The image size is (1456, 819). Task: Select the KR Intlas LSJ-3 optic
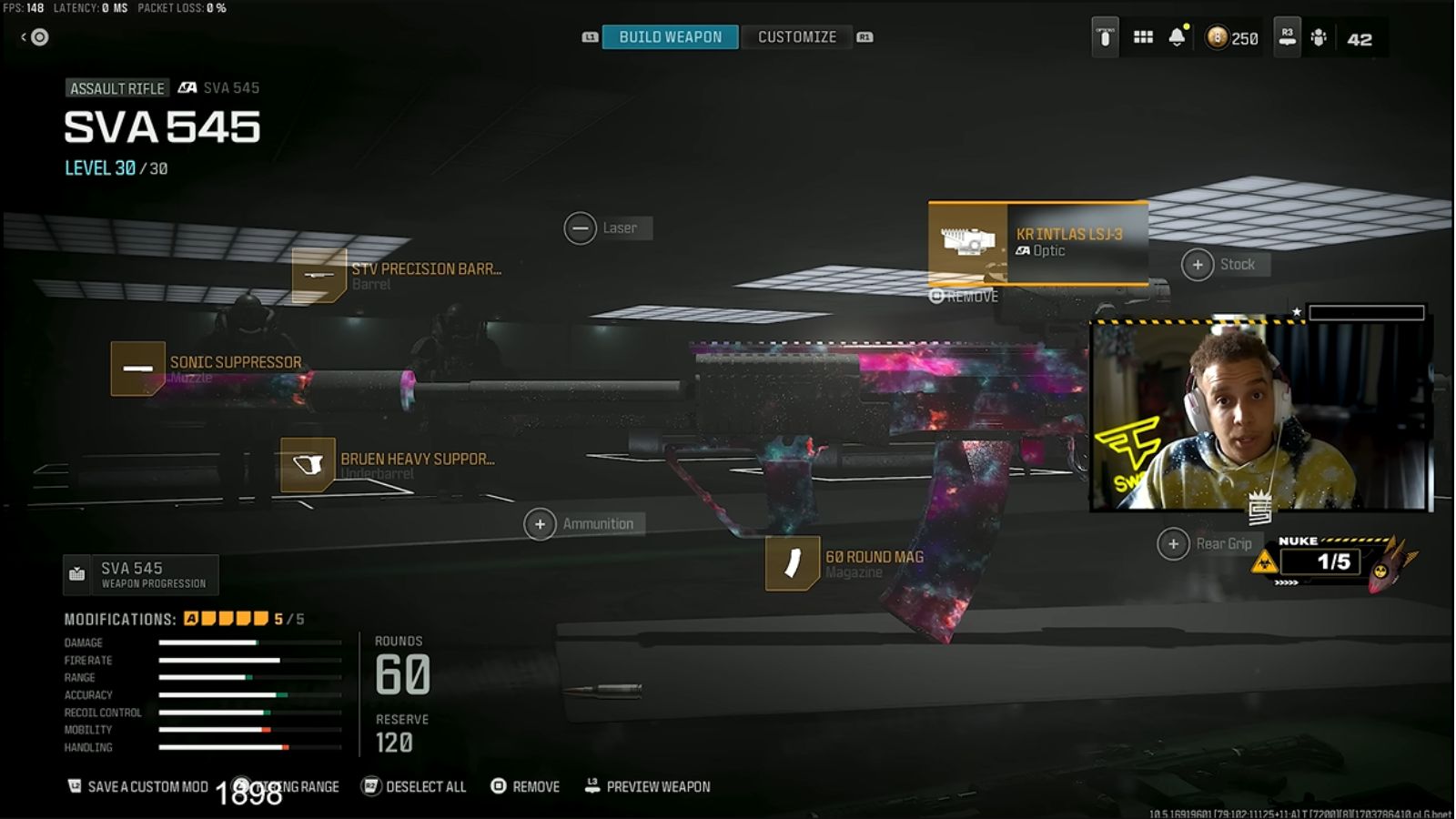(x=1037, y=241)
